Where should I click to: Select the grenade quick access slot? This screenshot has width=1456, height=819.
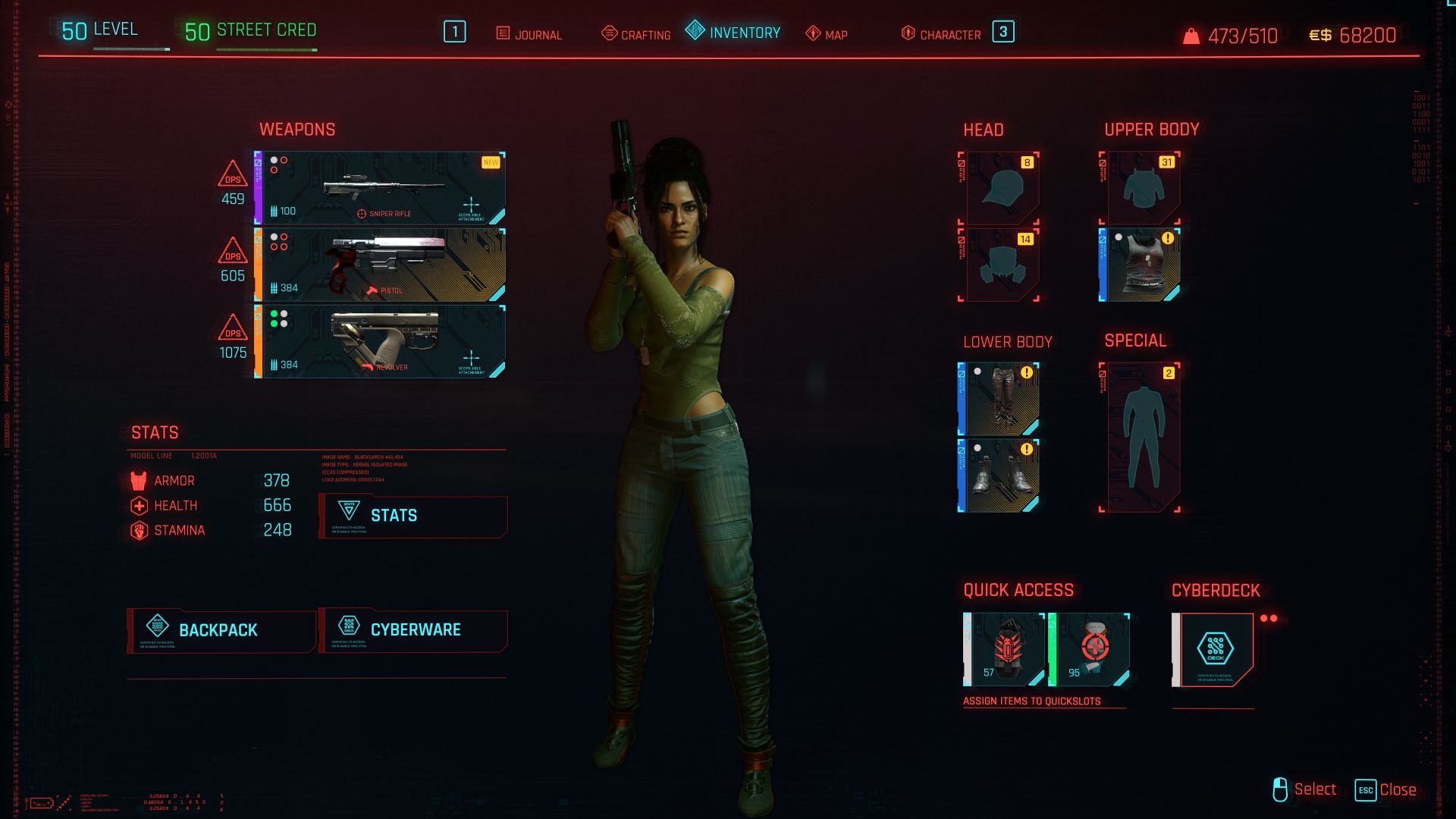(1004, 650)
